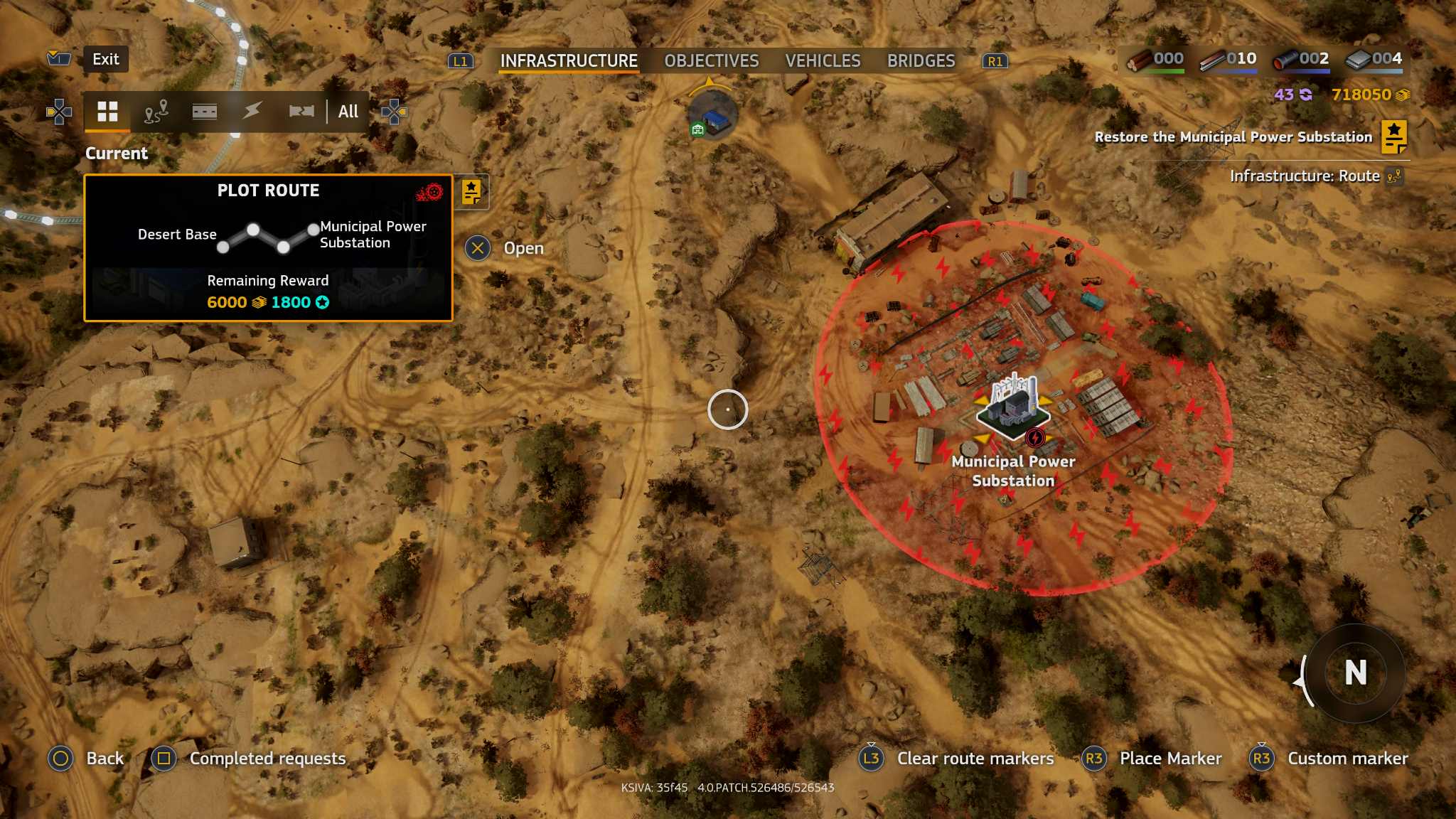Toggle the red contamination indicator on Plot Route panel
The width and height of the screenshot is (1456, 819).
(432, 190)
